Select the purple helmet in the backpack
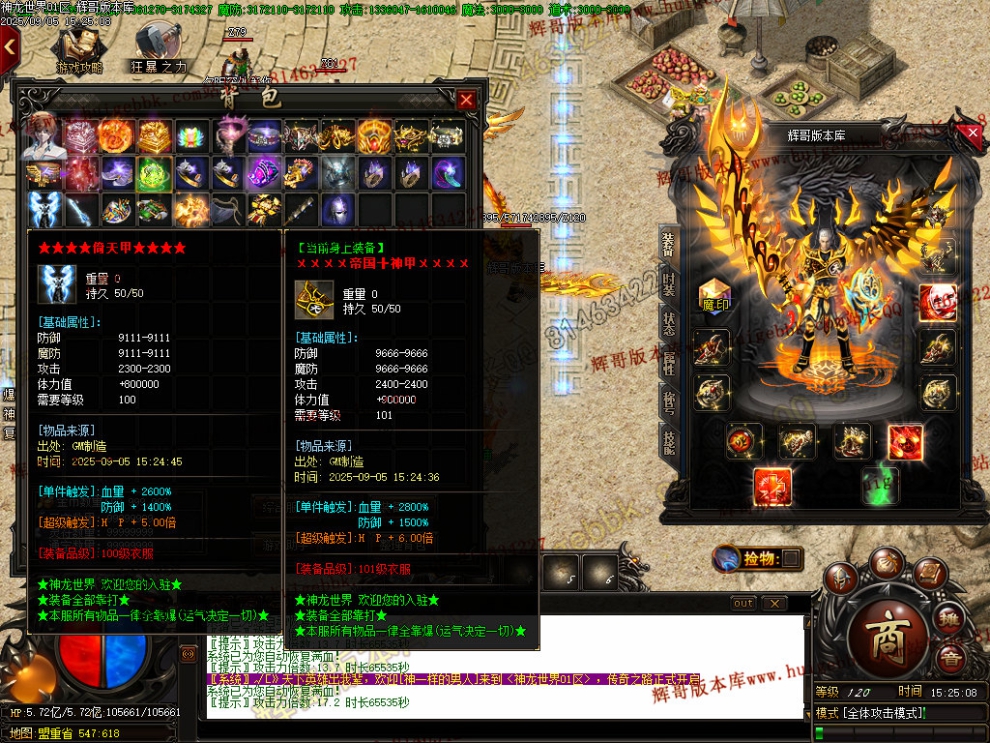The height and width of the screenshot is (743, 990). click(x=339, y=210)
